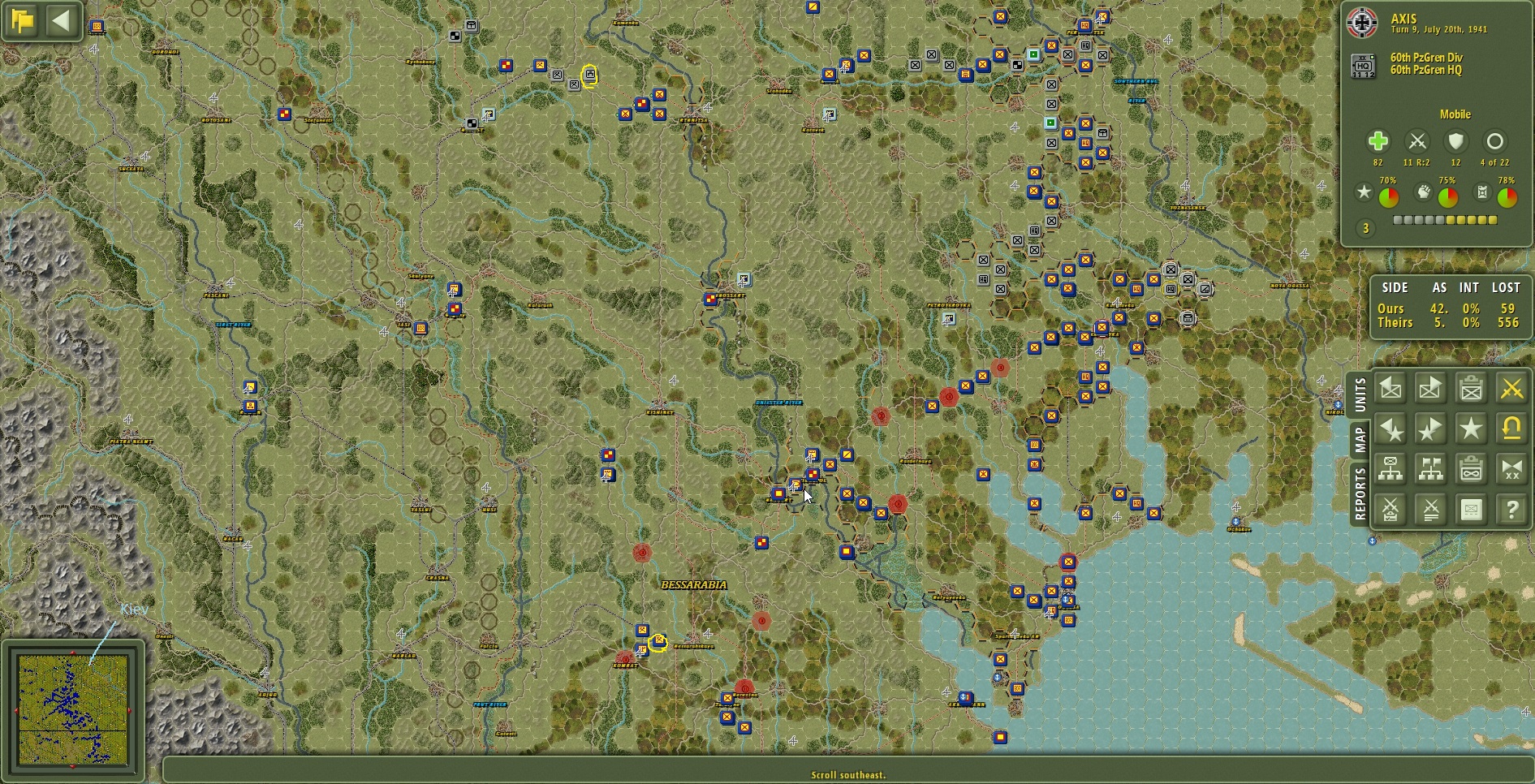
Task: Open help with the question mark icon
Action: [1511, 510]
